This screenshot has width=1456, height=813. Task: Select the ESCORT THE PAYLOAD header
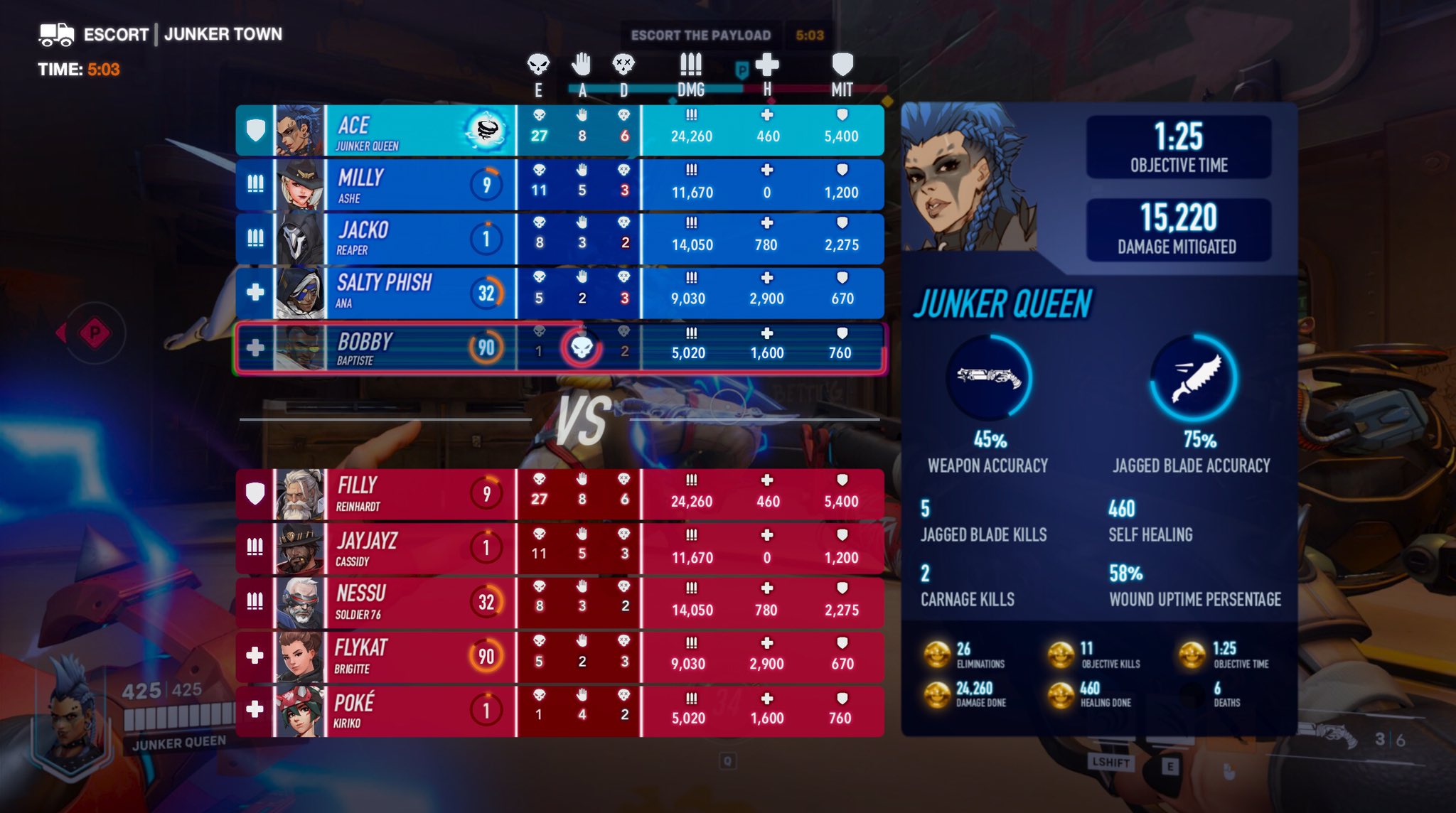(700, 34)
